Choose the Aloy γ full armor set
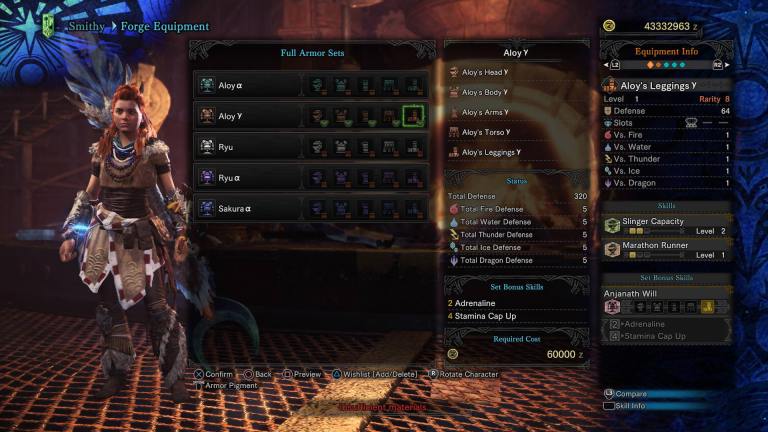 tap(248, 116)
